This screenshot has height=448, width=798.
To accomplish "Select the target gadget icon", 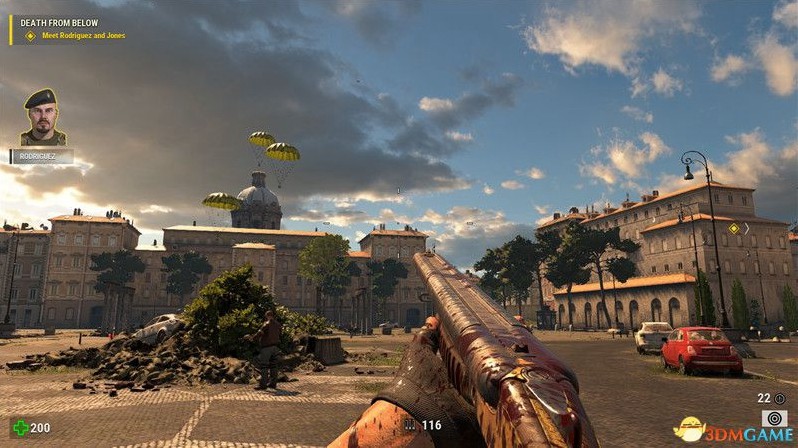I will (x=773, y=418).
